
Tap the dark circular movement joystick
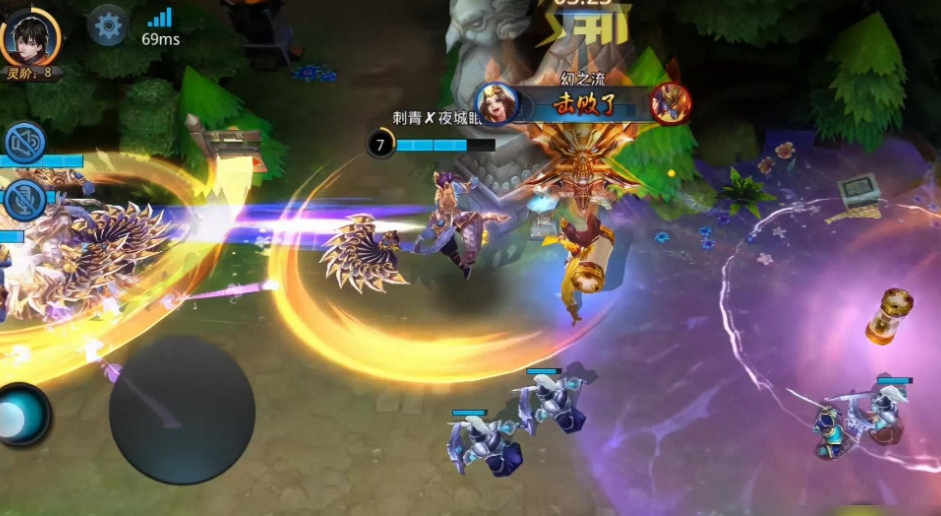(182, 410)
